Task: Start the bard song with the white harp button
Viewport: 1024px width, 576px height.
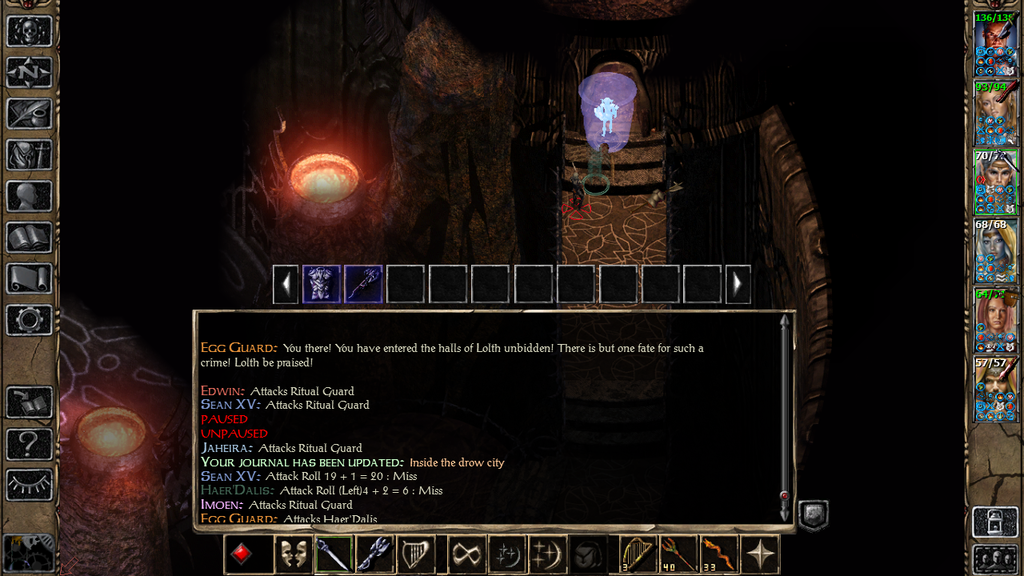Action: coord(417,554)
